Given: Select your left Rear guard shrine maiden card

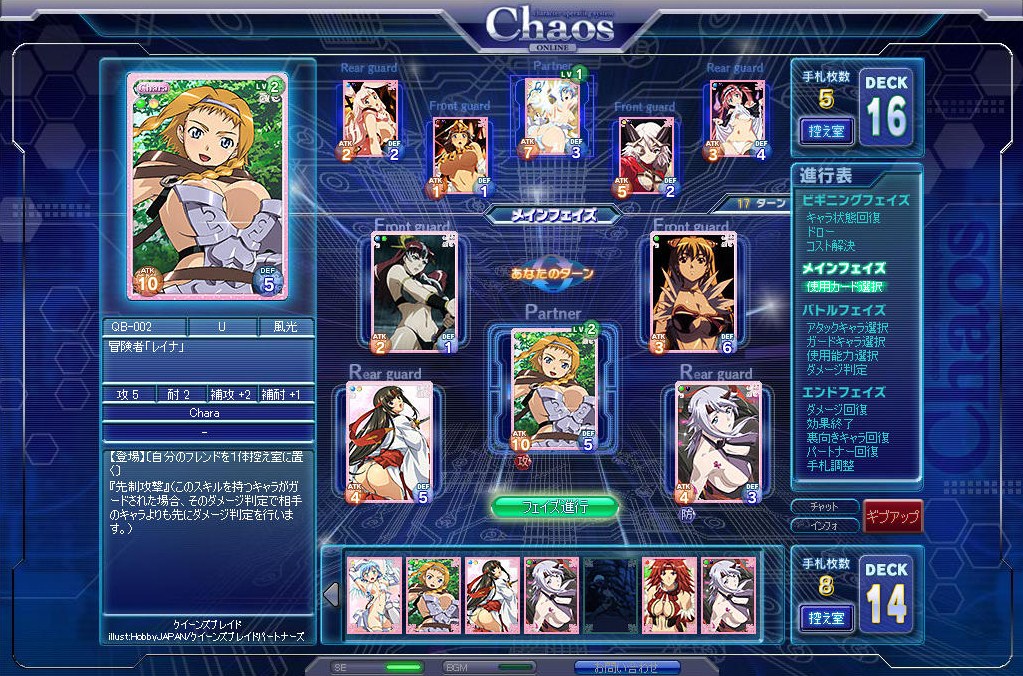Looking at the screenshot, I should (390, 442).
